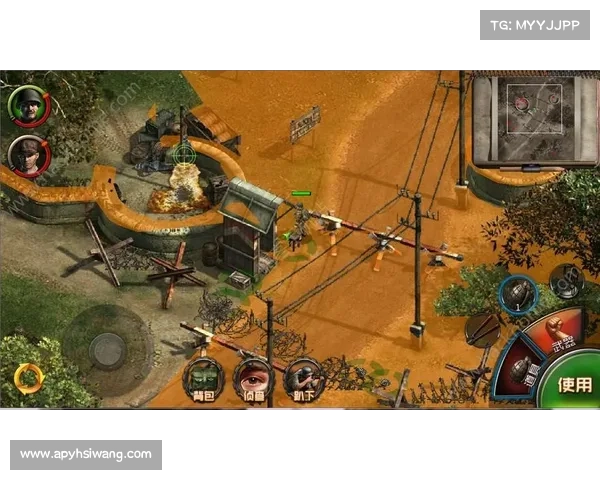The height and width of the screenshot is (480, 600).
Task: Activate the 侦查 eye scout ability
Action: pos(253,377)
